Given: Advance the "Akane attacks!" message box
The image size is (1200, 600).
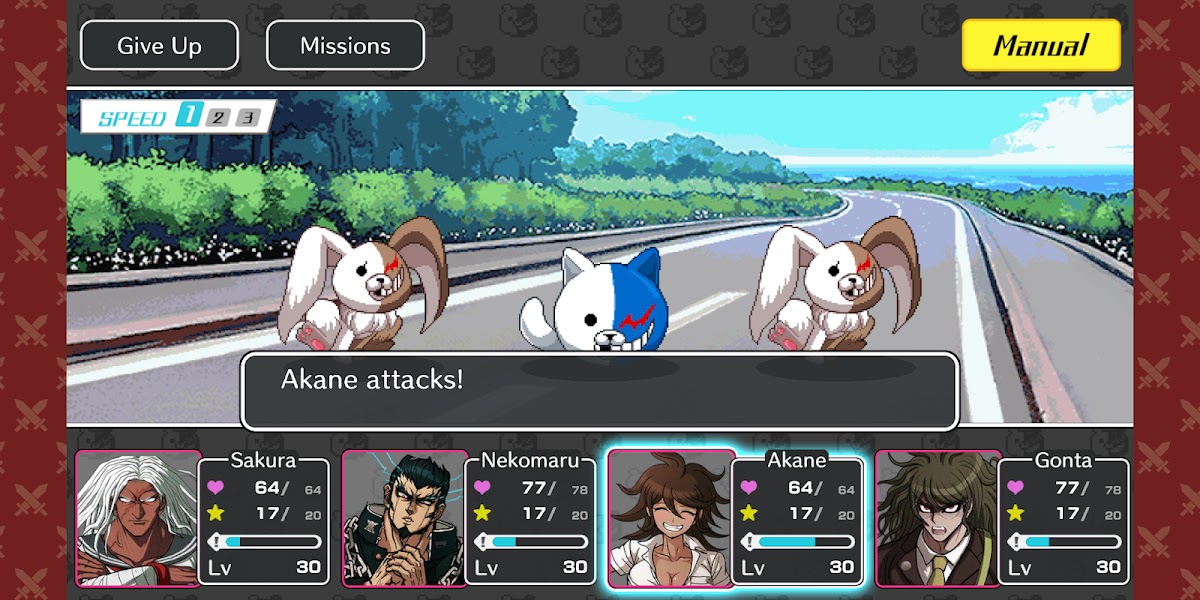Looking at the screenshot, I should pyautogui.click(x=599, y=391).
